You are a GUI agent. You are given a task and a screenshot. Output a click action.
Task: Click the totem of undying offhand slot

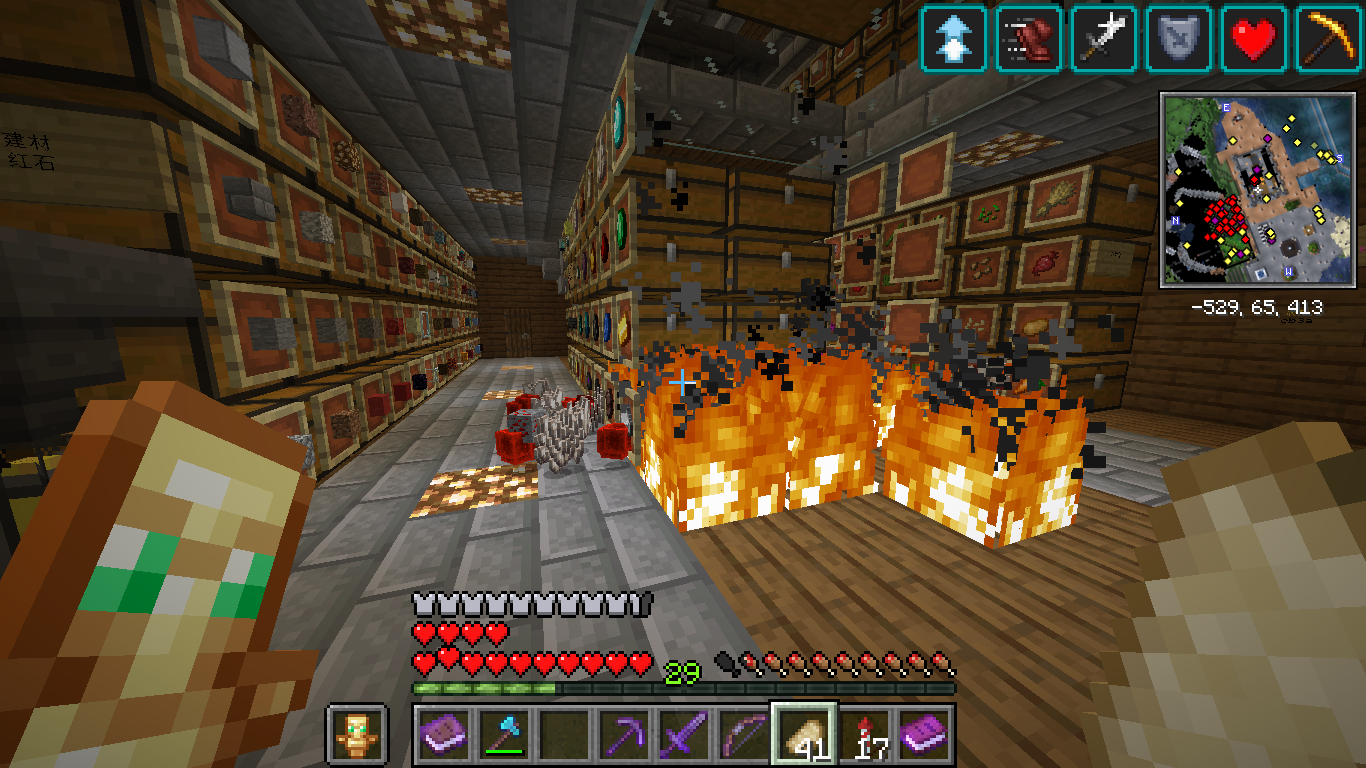[357, 735]
